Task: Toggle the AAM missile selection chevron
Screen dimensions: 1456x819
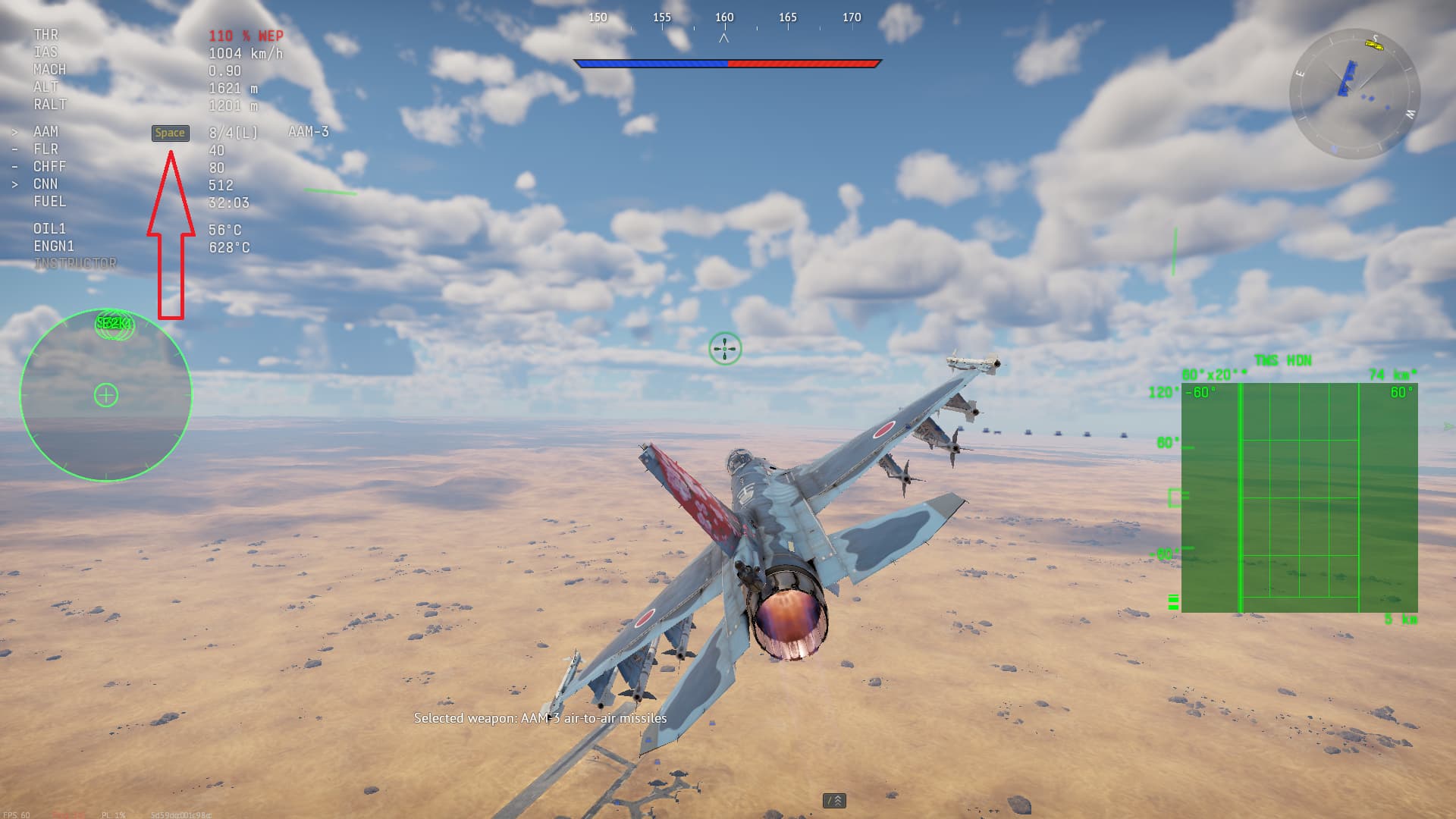Action: pos(17,131)
